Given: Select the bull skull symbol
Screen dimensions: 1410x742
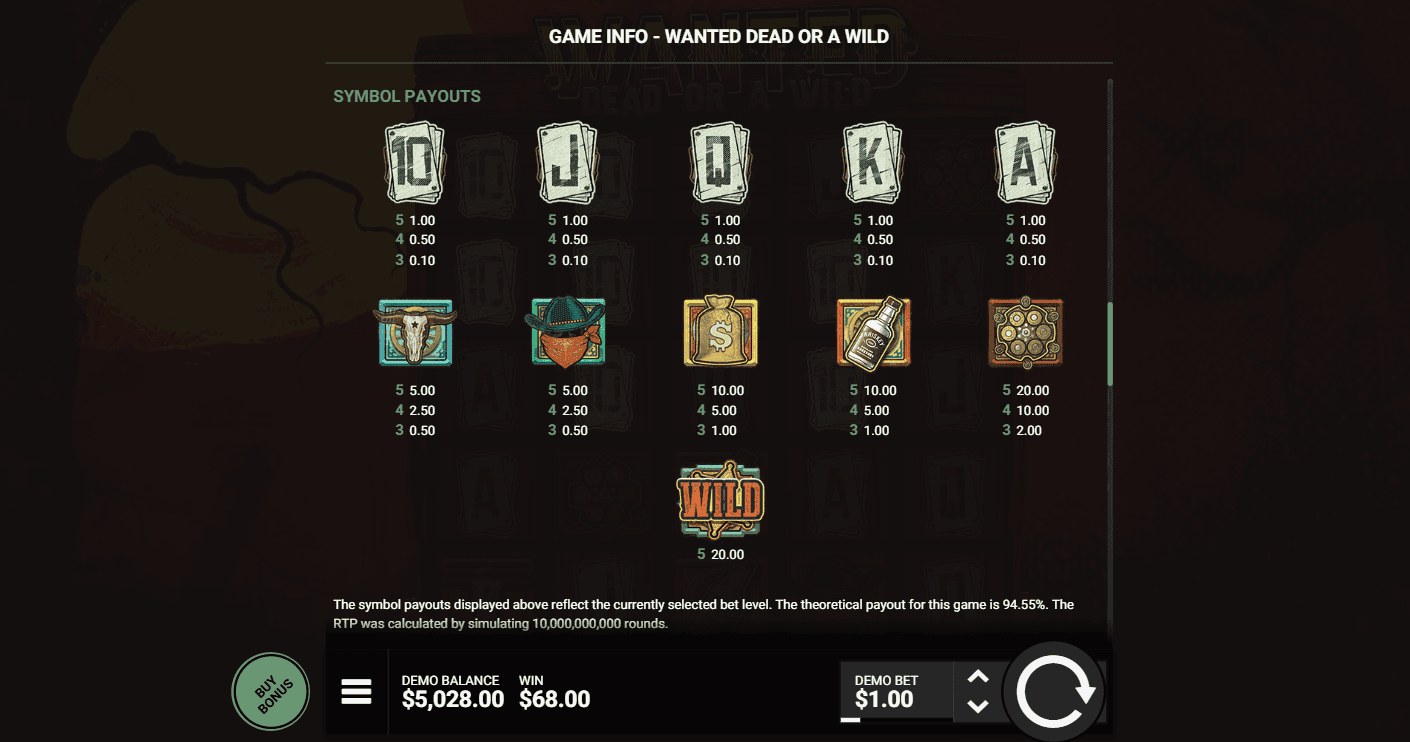Looking at the screenshot, I should tap(414, 332).
